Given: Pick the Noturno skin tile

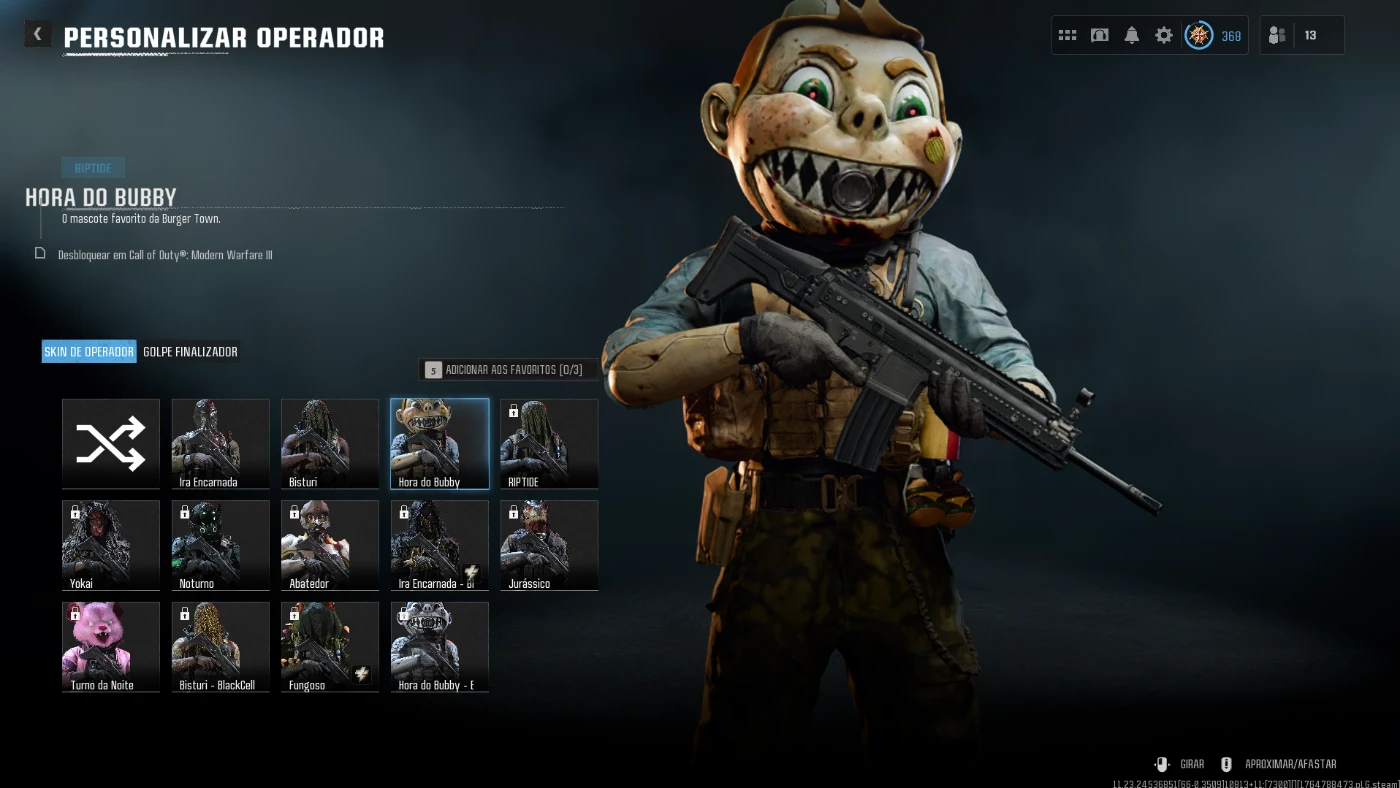Looking at the screenshot, I should tap(220, 545).
